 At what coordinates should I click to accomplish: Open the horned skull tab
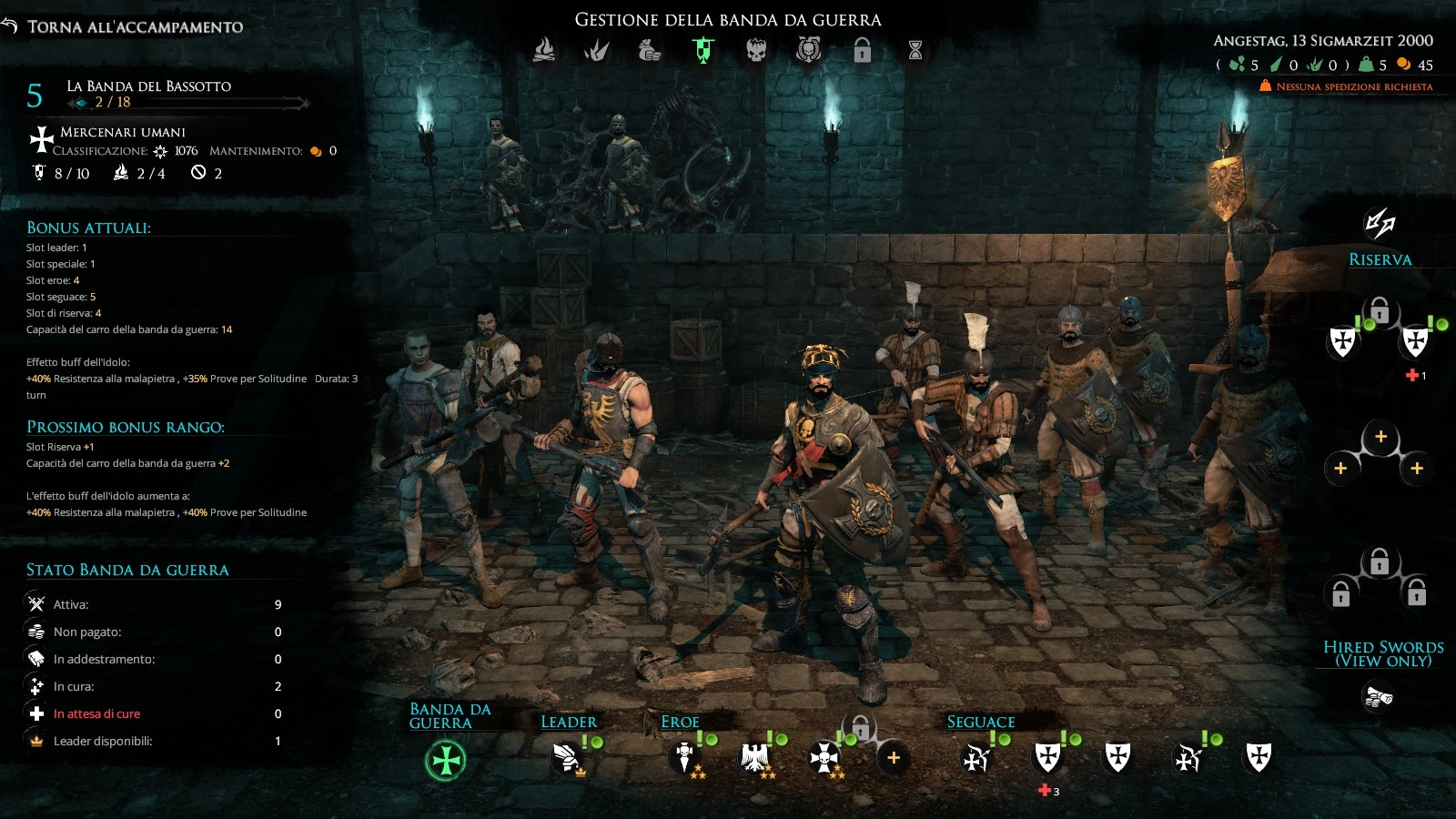(x=756, y=50)
